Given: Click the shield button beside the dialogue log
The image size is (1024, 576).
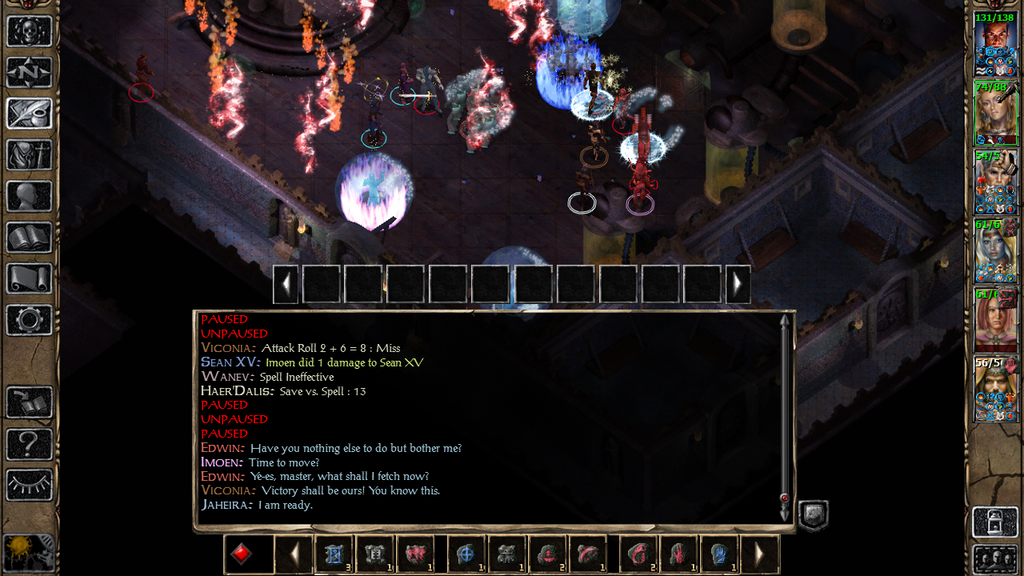Looking at the screenshot, I should tap(813, 515).
